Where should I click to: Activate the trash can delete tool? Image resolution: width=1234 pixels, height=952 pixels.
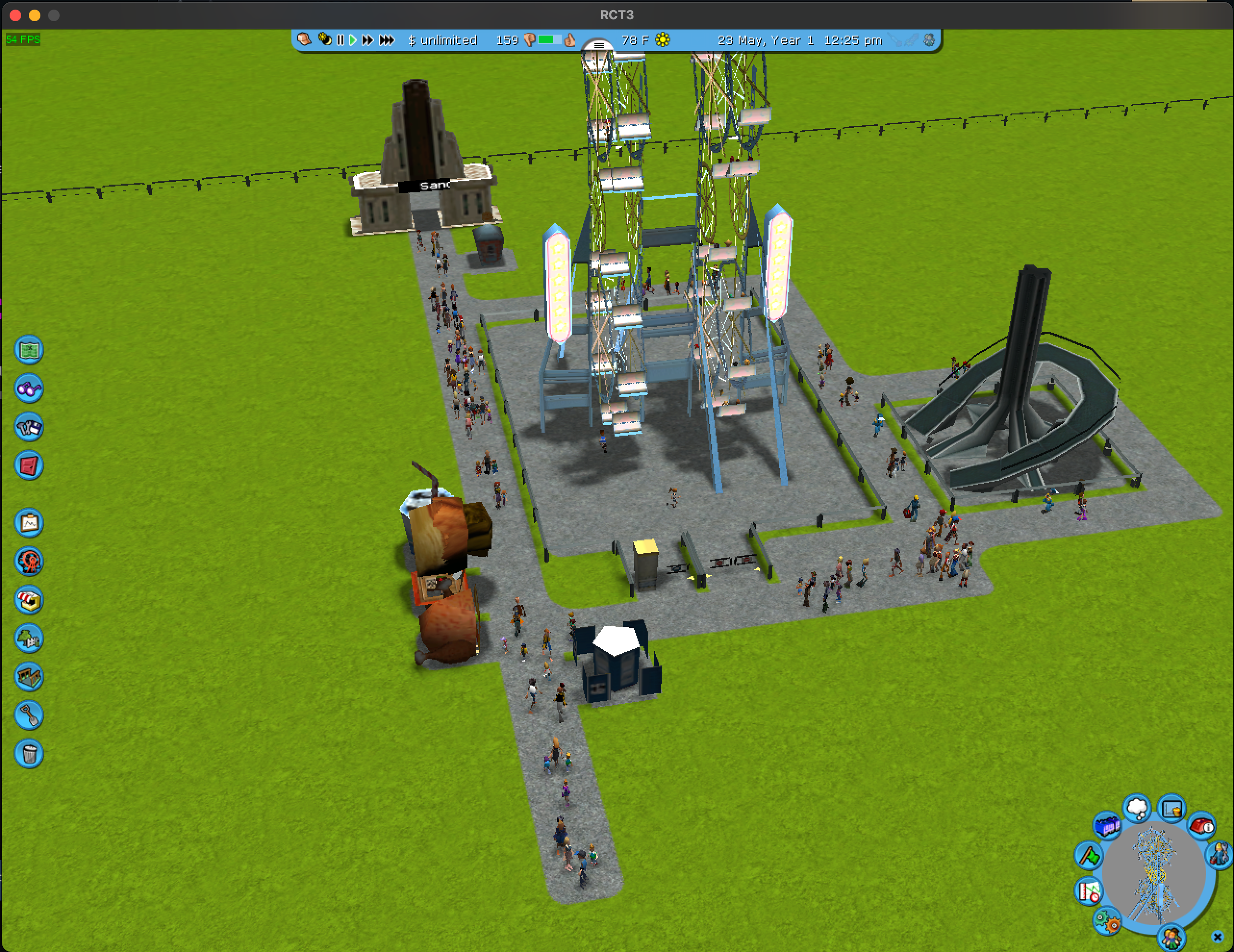click(29, 754)
